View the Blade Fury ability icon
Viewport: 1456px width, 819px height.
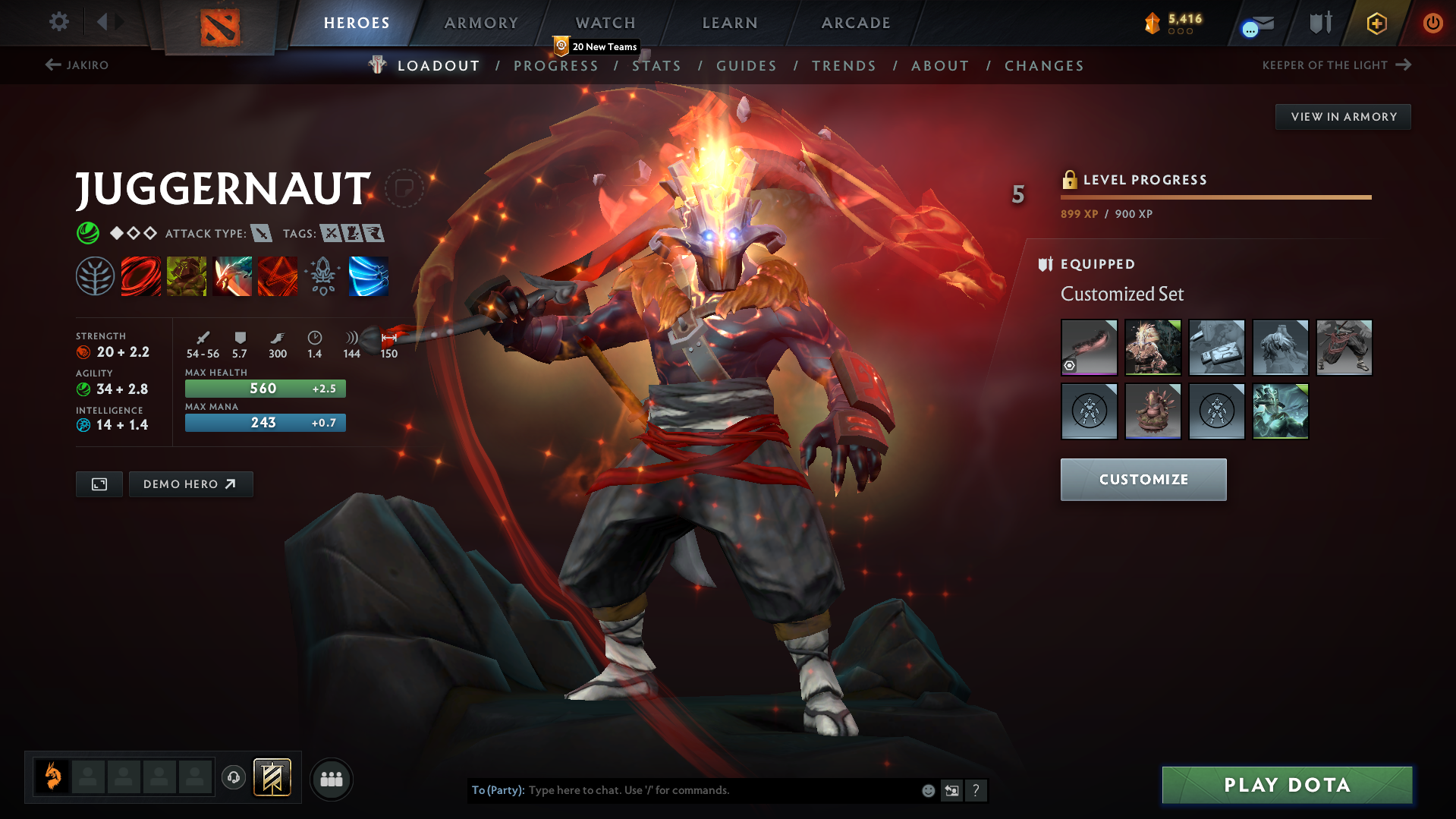tap(141, 276)
